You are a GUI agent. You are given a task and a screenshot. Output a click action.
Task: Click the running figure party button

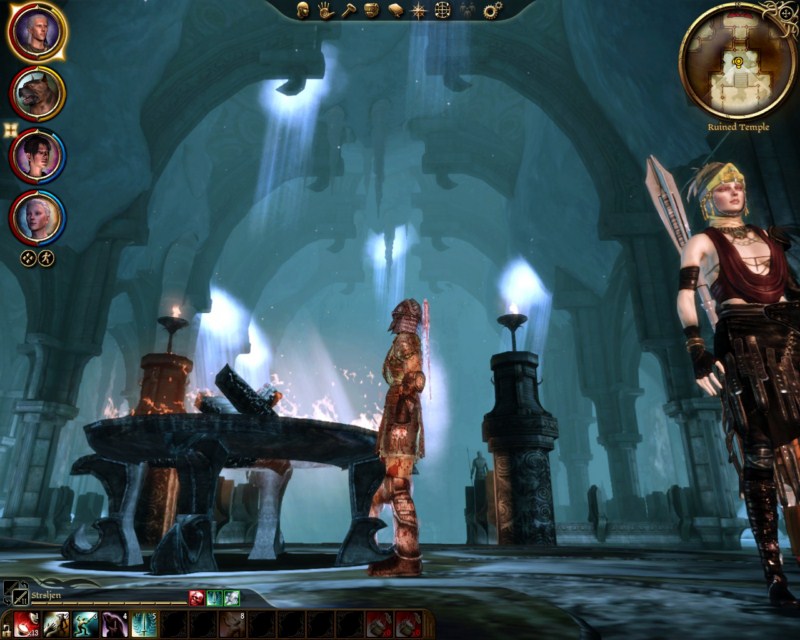coord(46,257)
